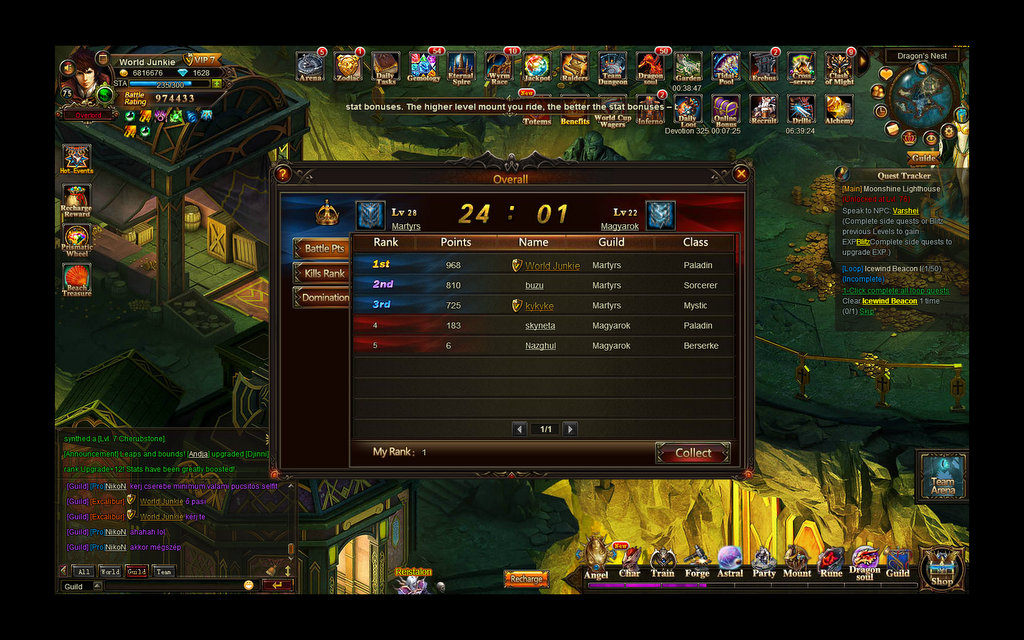Screen dimensions: 1024x640
Task: Select the Battle Pts tab
Action: coord(321,248)
